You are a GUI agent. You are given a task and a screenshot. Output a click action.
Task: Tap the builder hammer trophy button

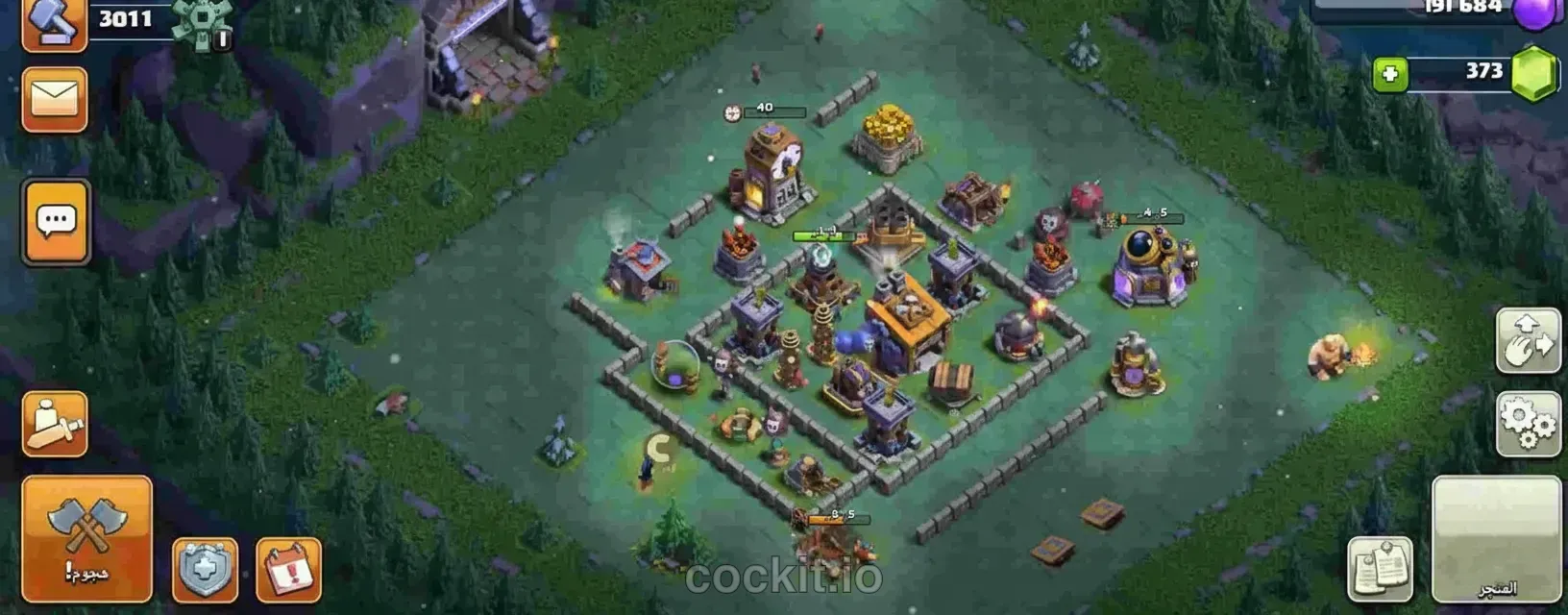click(54, 23)
